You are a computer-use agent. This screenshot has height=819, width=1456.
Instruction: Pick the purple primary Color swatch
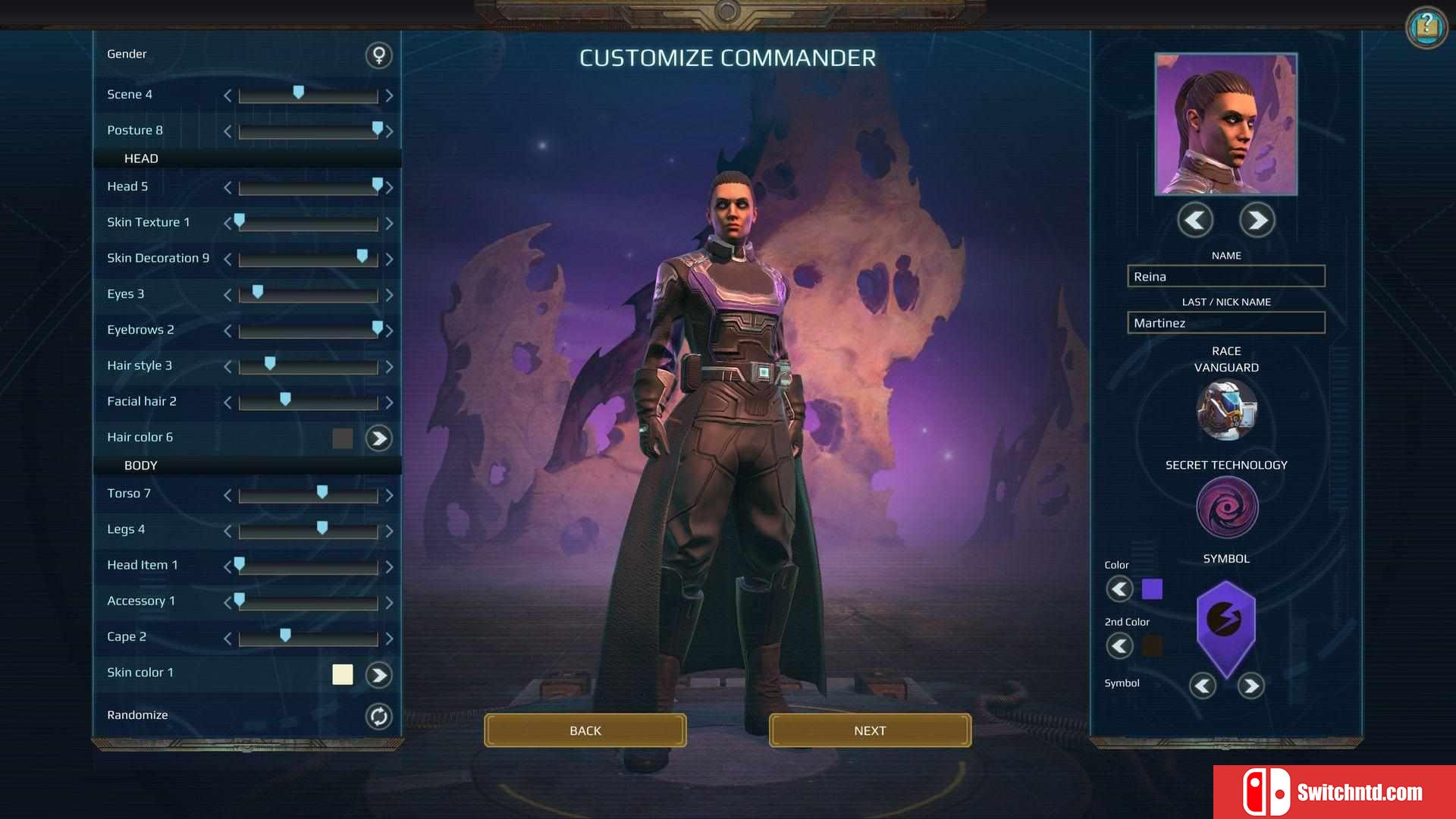tap(1152, 588)
